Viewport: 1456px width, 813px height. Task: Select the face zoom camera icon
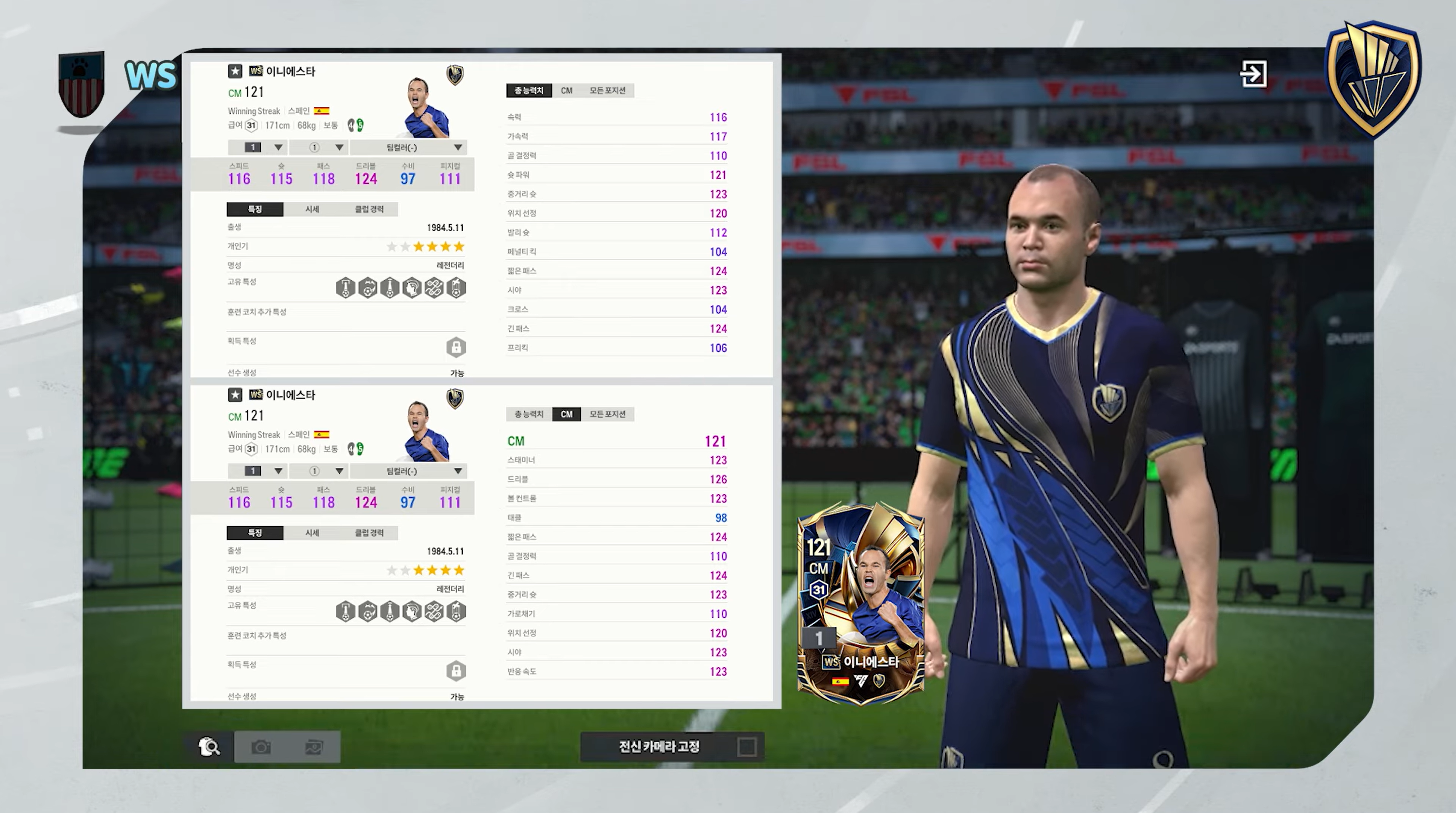point(209,746)
